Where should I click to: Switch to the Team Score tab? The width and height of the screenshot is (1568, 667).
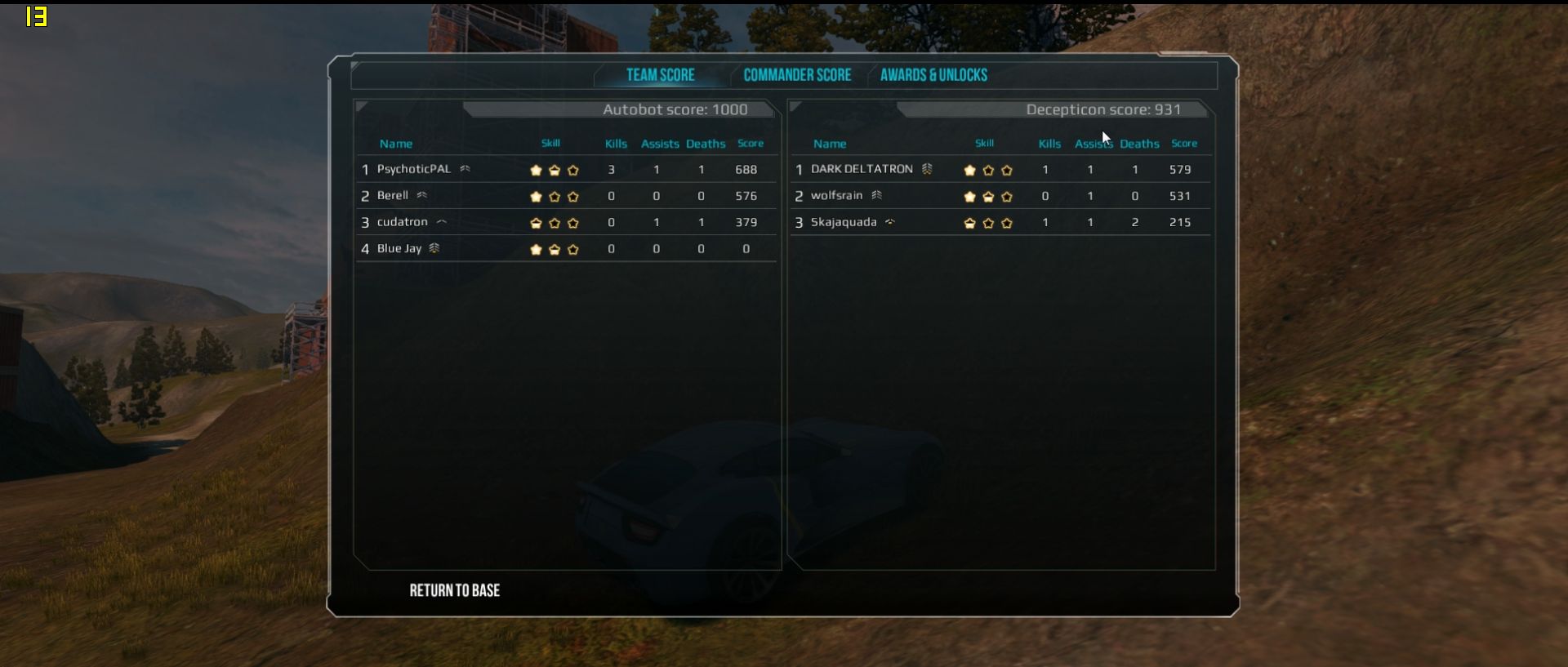click(x=660, y=75)
